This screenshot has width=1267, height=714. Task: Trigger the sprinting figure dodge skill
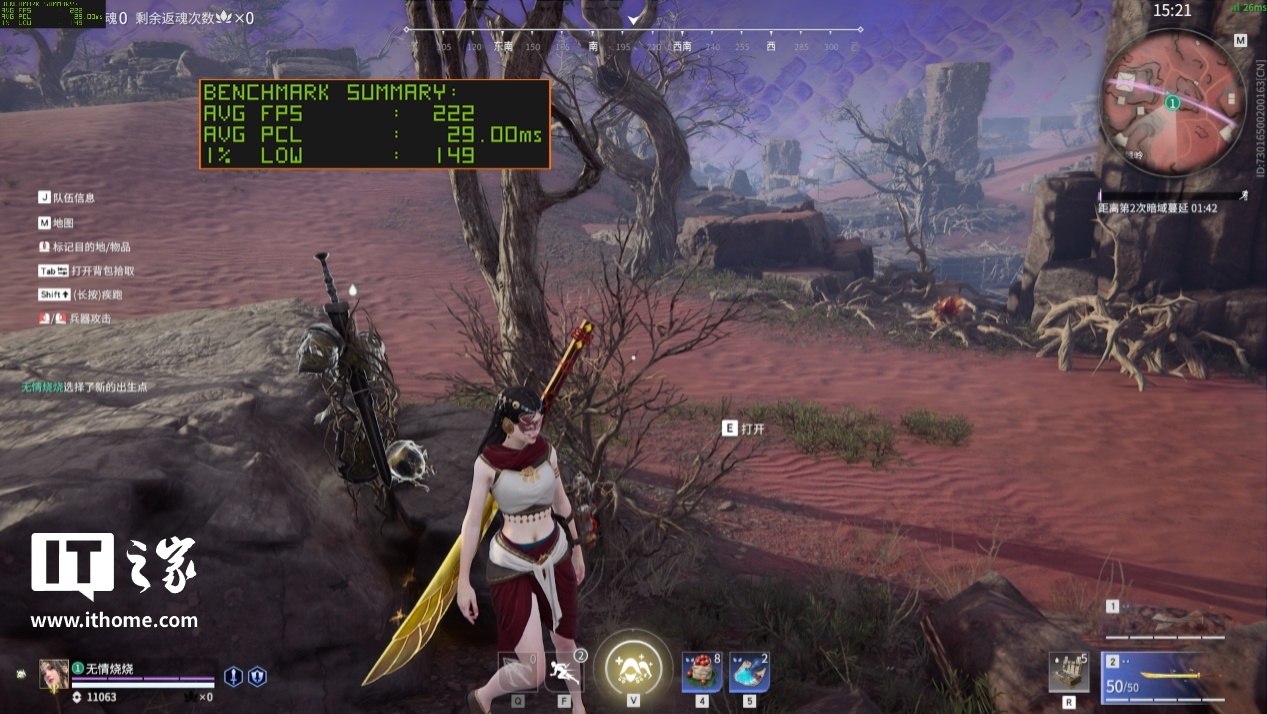click(x=565, y=672)
